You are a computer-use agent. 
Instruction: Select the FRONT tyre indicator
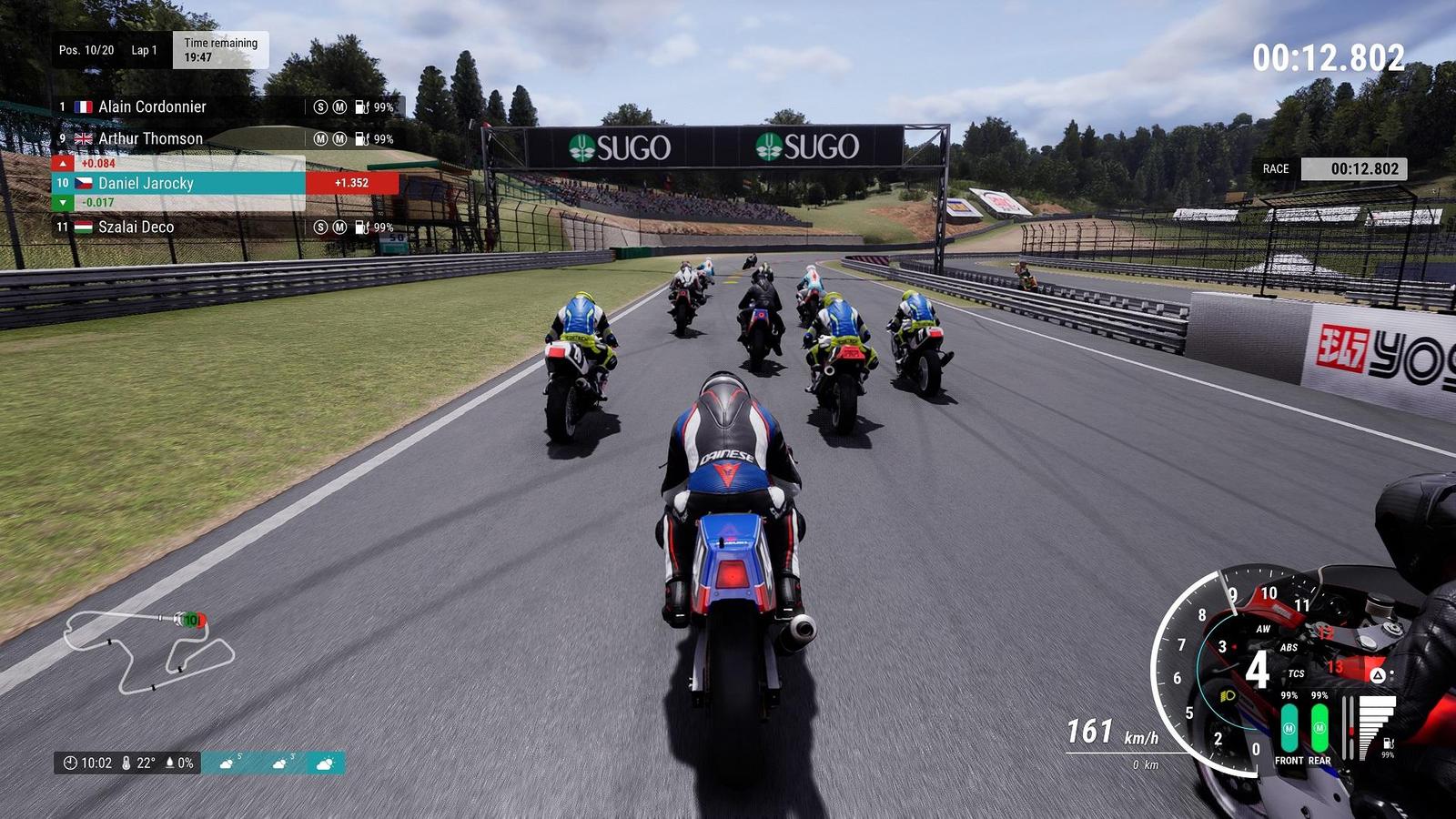[x=1289, y=730]
